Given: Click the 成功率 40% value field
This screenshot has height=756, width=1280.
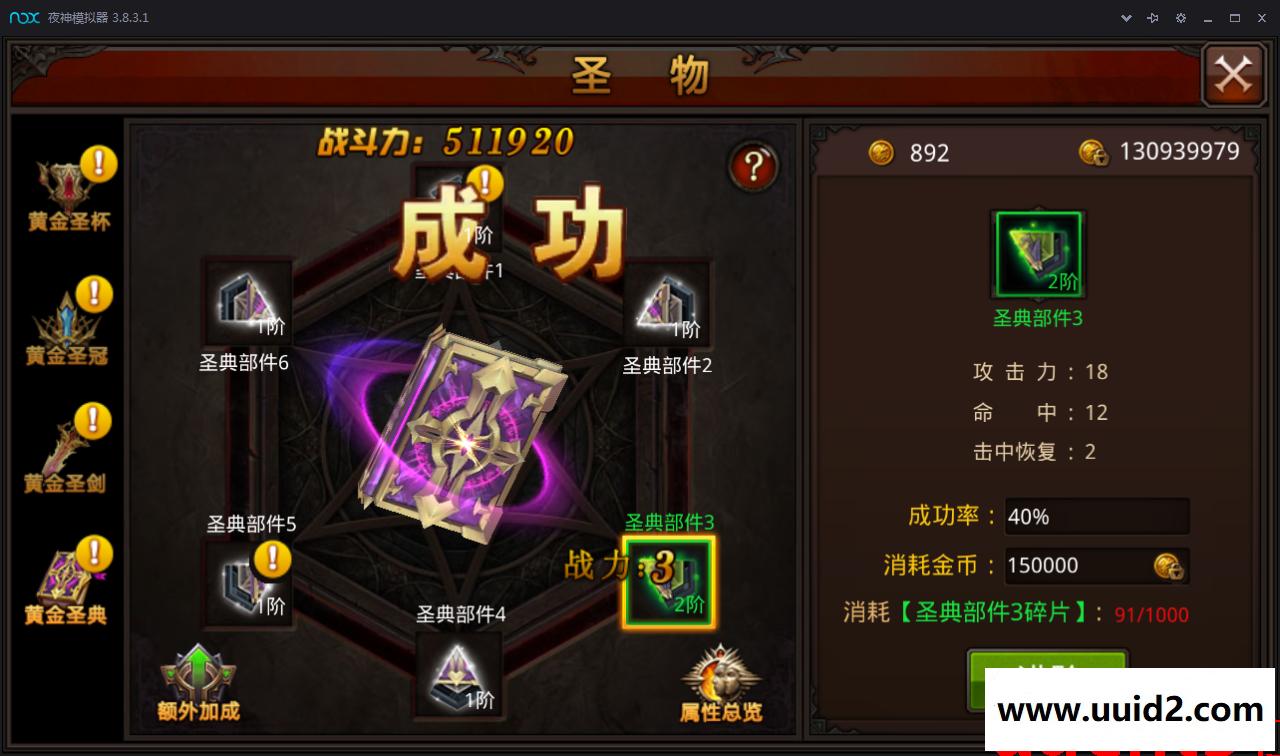Looking at the screenshot, I should pos(1096,516).
